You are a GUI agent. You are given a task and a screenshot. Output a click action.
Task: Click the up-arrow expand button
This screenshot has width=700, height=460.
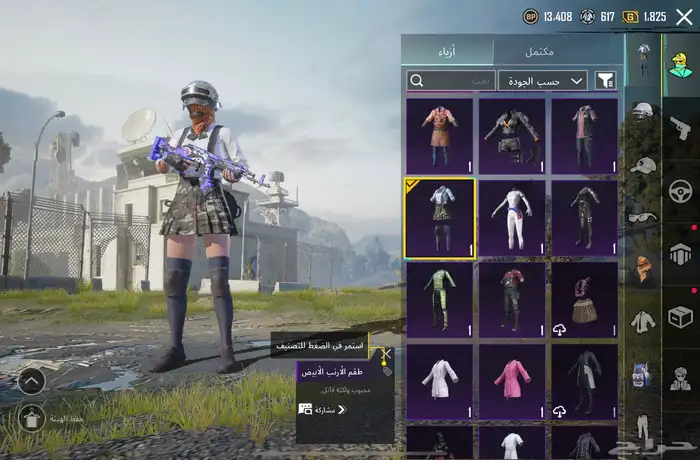[31, 380]
